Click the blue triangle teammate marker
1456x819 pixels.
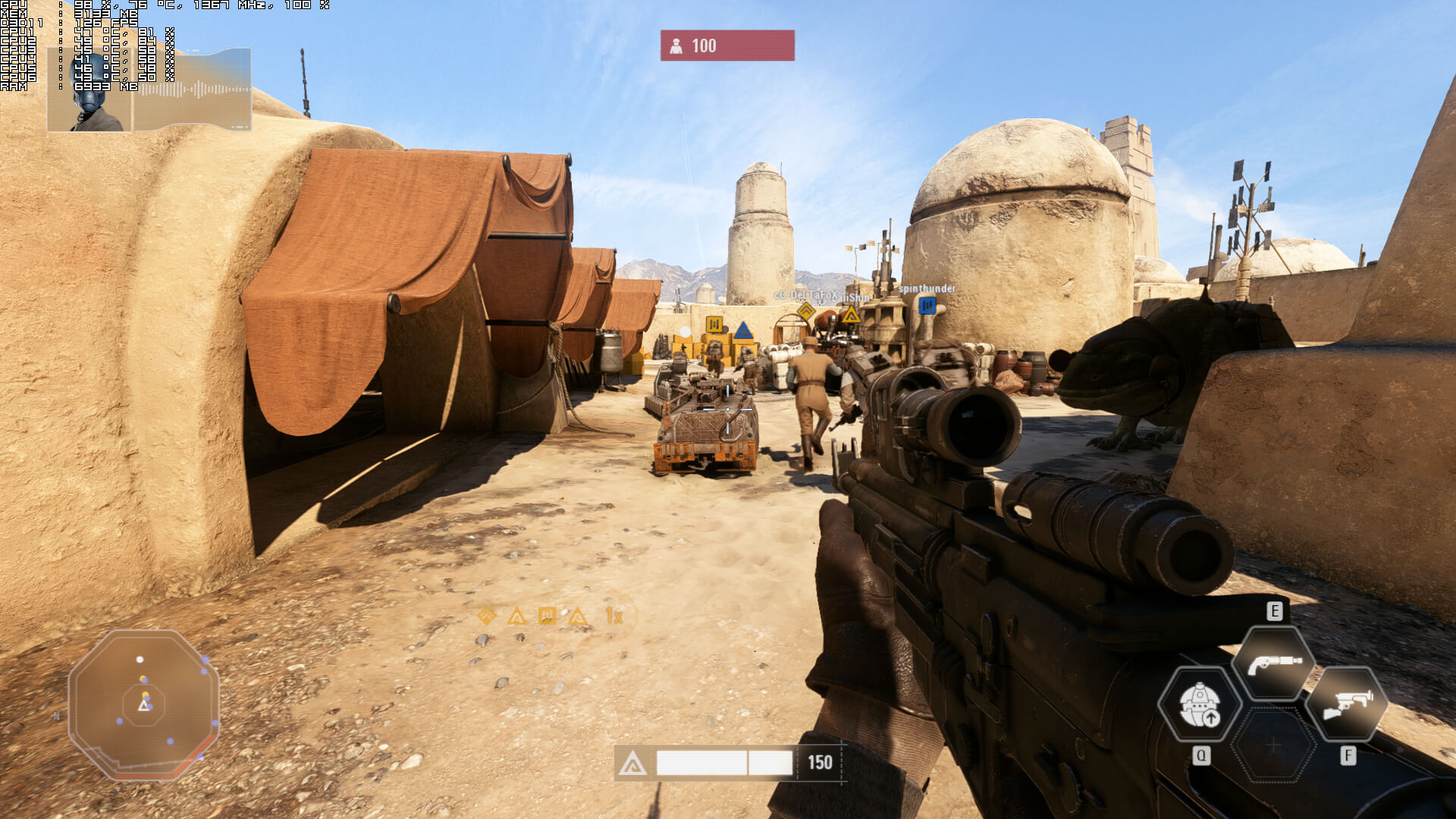pyautogui.click(x=743, y=331)
